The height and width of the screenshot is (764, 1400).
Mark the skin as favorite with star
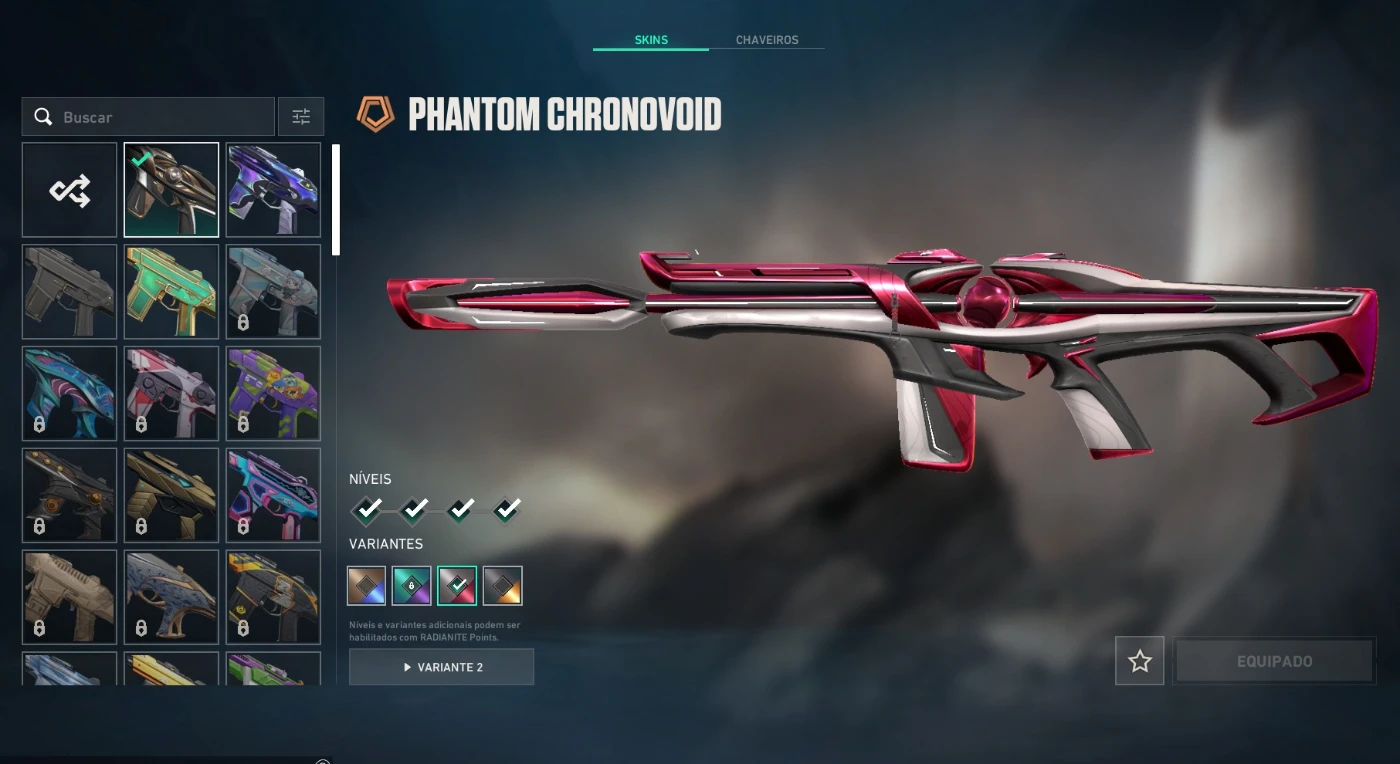[x=1140, y=661]
